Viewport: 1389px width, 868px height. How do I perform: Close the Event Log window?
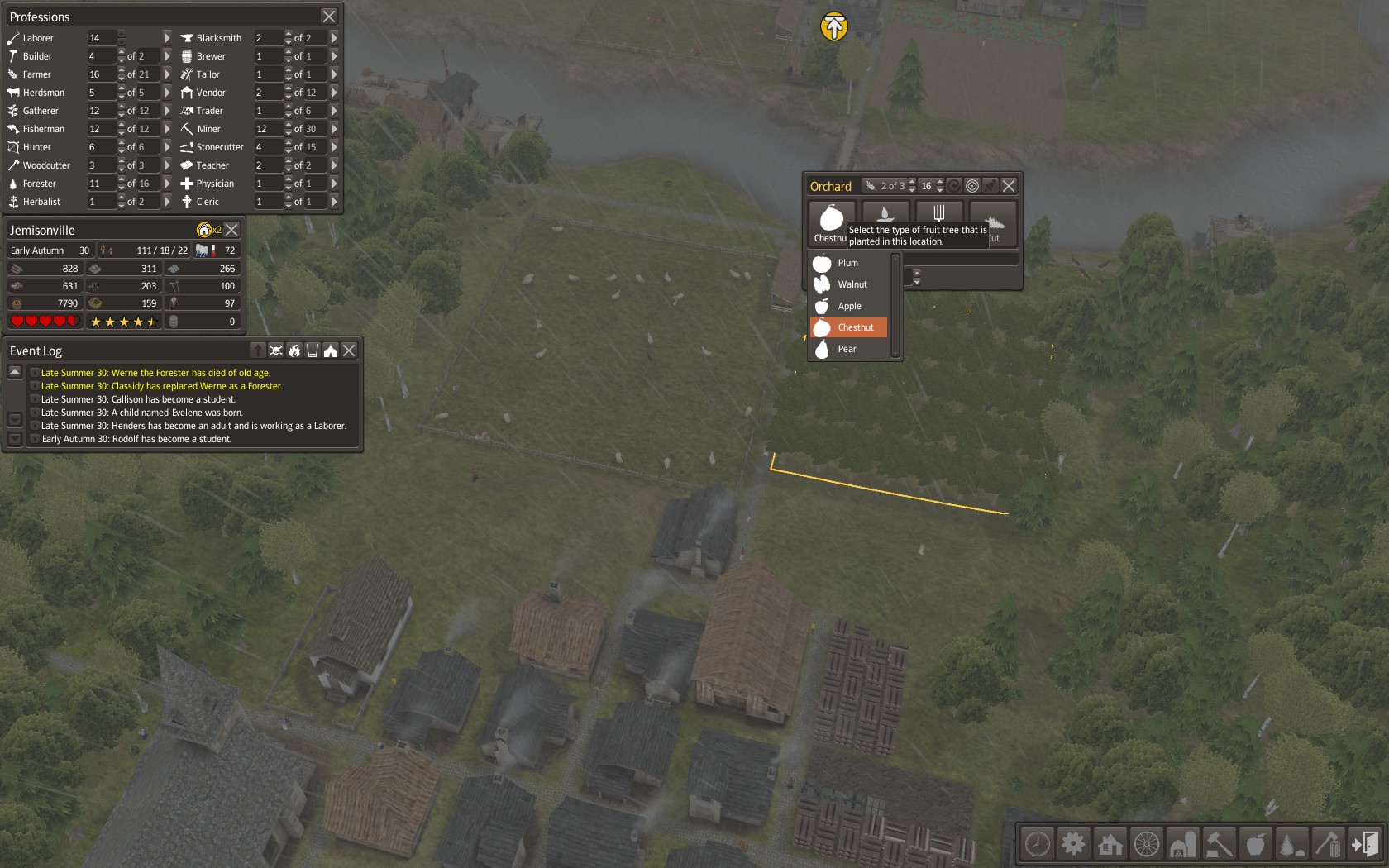point(350,351)
